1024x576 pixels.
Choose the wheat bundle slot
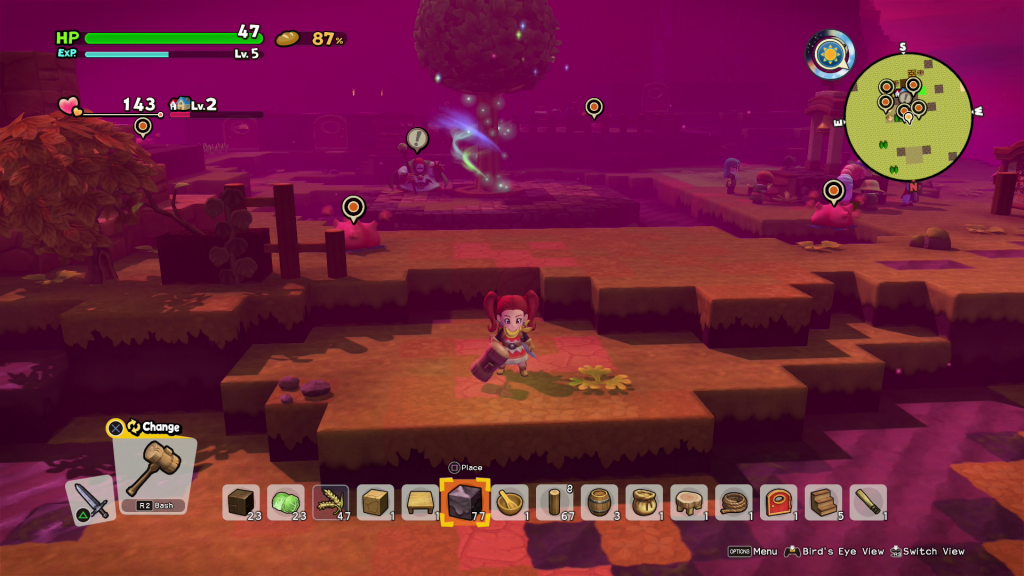coord(331,502)
